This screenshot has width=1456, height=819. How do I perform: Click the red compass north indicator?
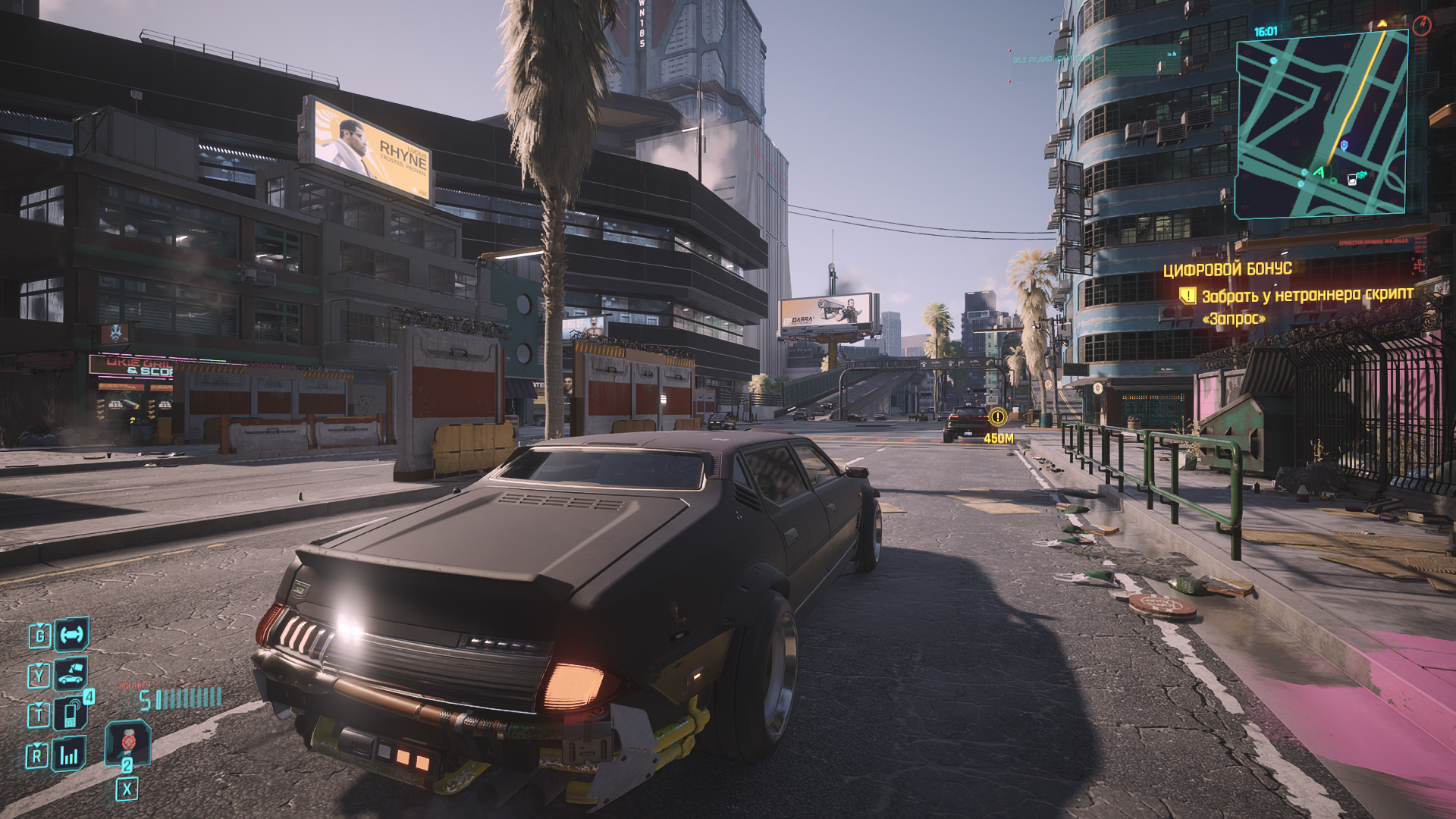(x=1421, y=26)
